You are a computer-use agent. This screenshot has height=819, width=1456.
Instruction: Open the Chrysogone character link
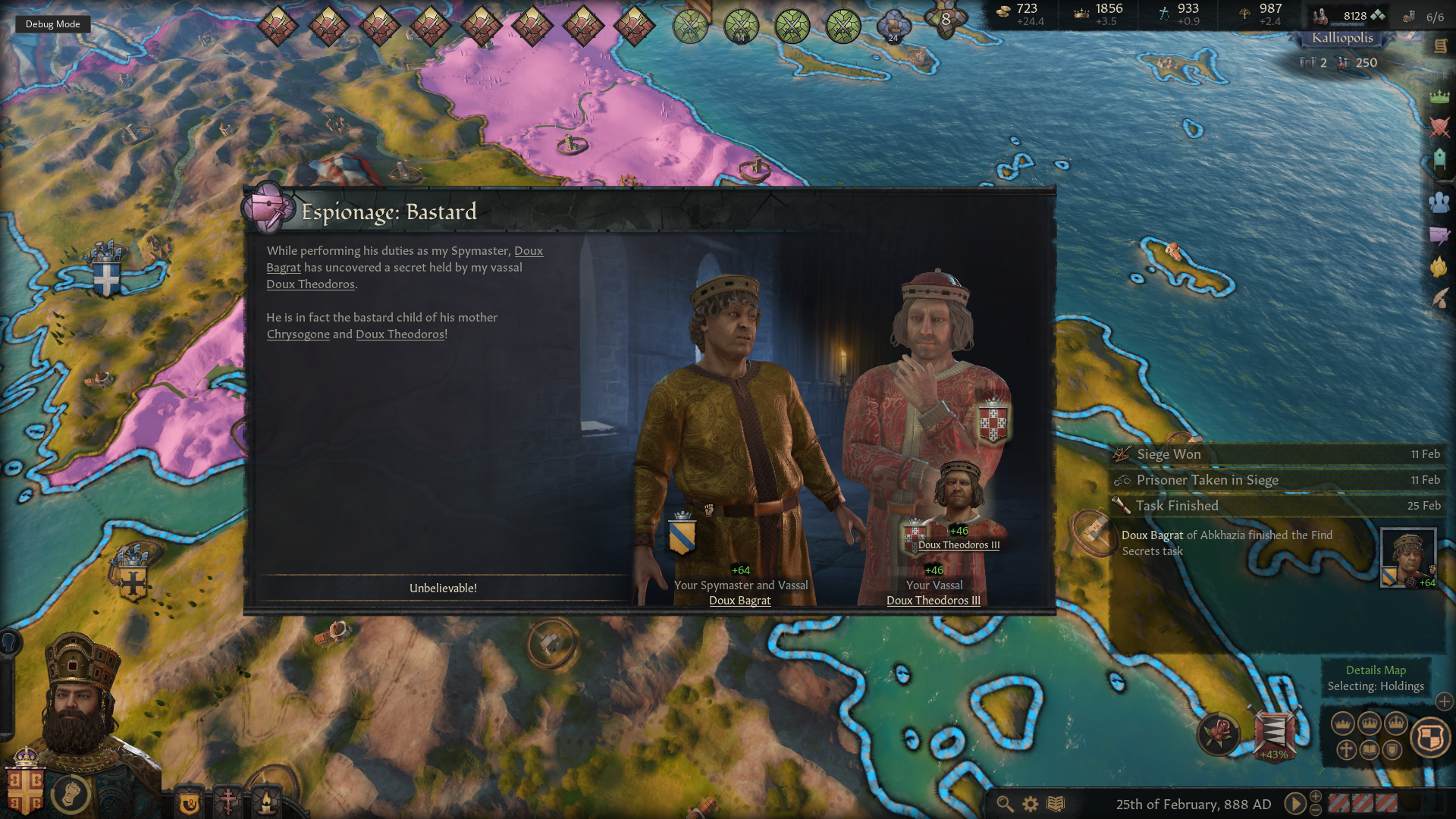tap(298, 334)
